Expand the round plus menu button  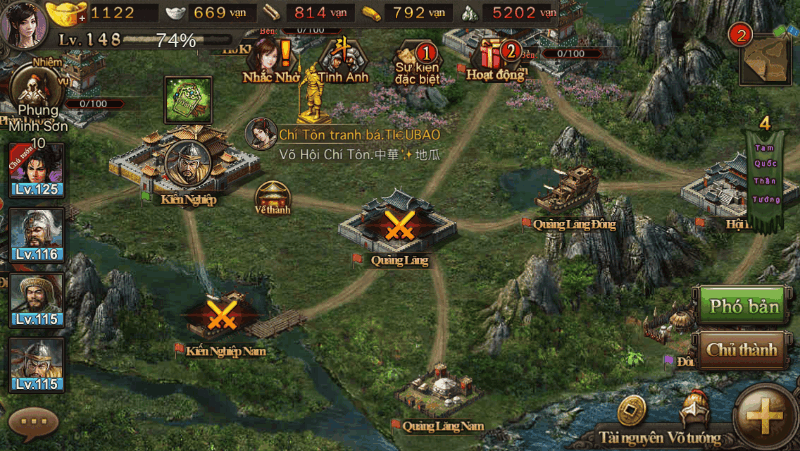tap(769, 414)
